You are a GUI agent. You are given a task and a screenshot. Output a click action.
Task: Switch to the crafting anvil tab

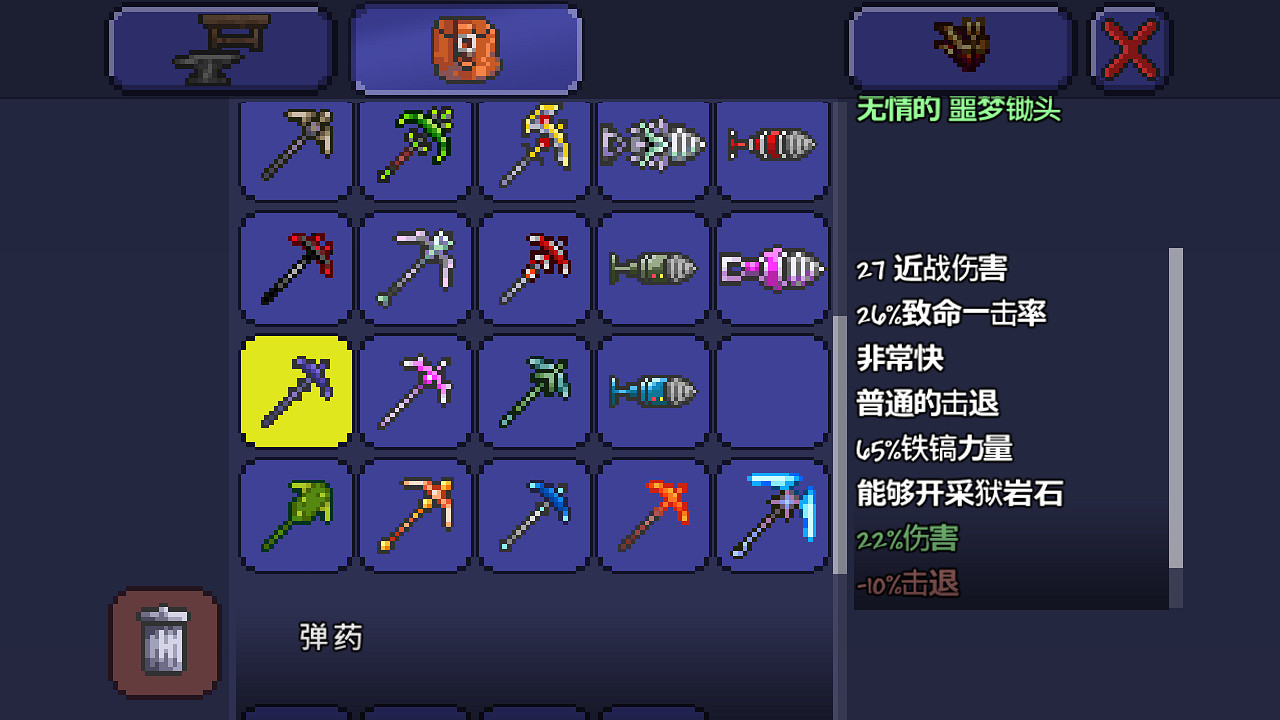(x=220, y=46)
